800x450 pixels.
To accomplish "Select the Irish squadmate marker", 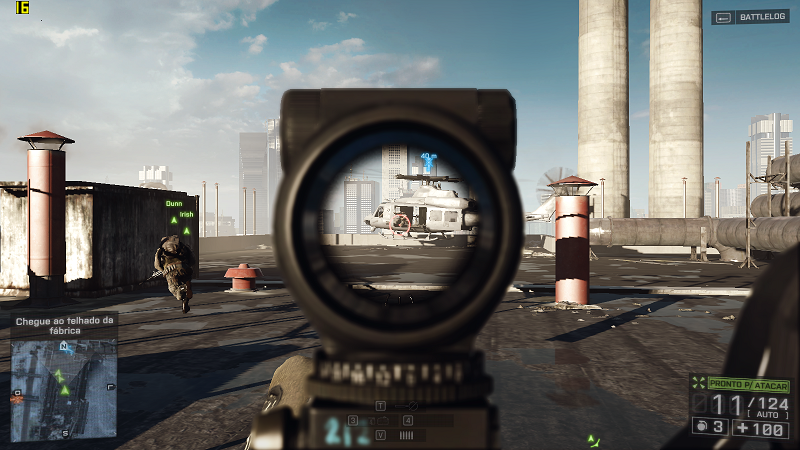I will (x=186, y=222).
